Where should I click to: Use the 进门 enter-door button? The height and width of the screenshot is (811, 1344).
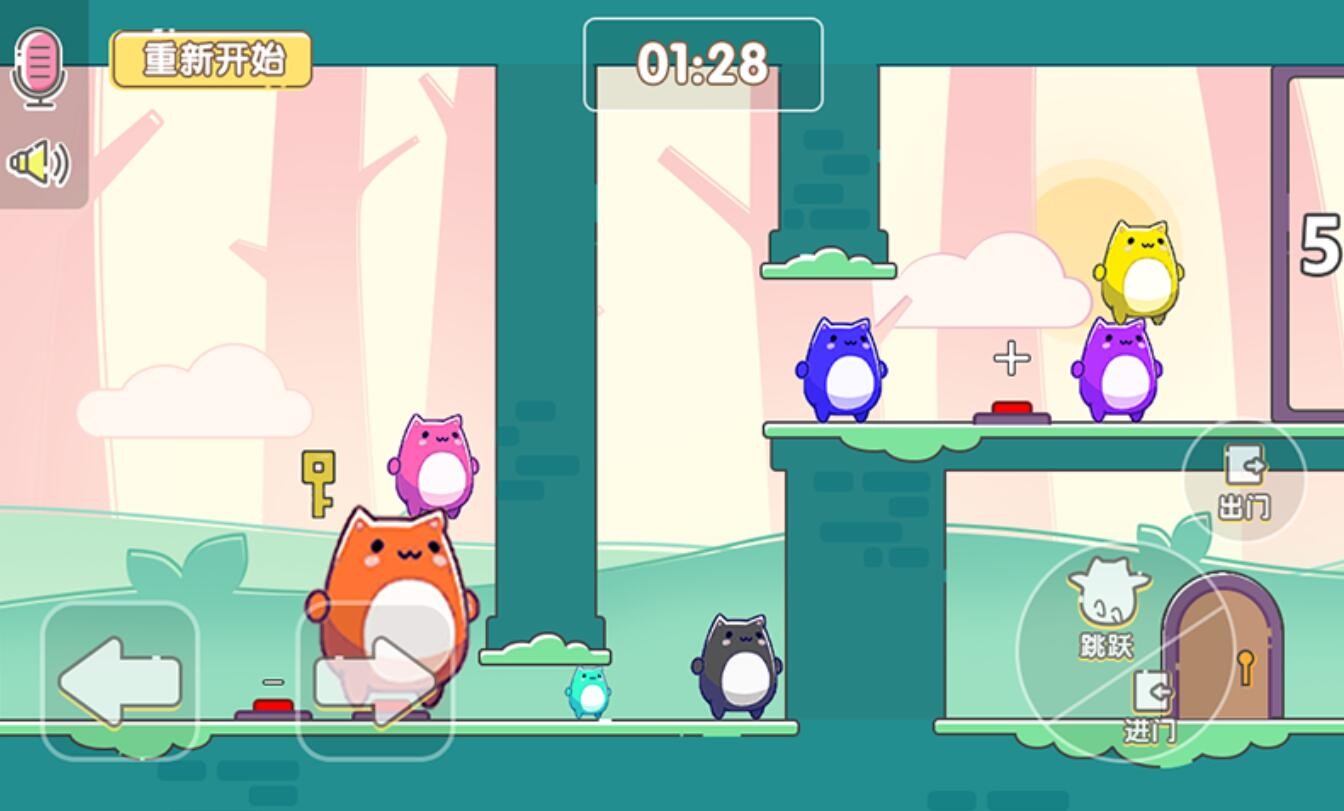(1150, 706)
